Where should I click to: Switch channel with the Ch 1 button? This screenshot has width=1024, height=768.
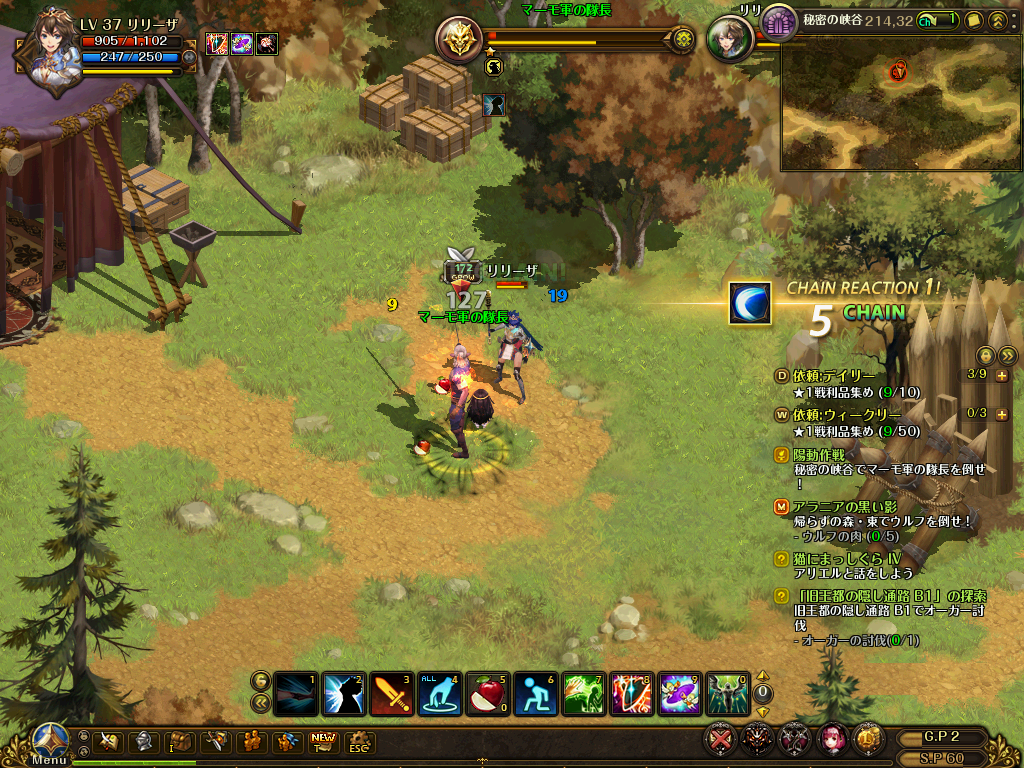point(938,20)
